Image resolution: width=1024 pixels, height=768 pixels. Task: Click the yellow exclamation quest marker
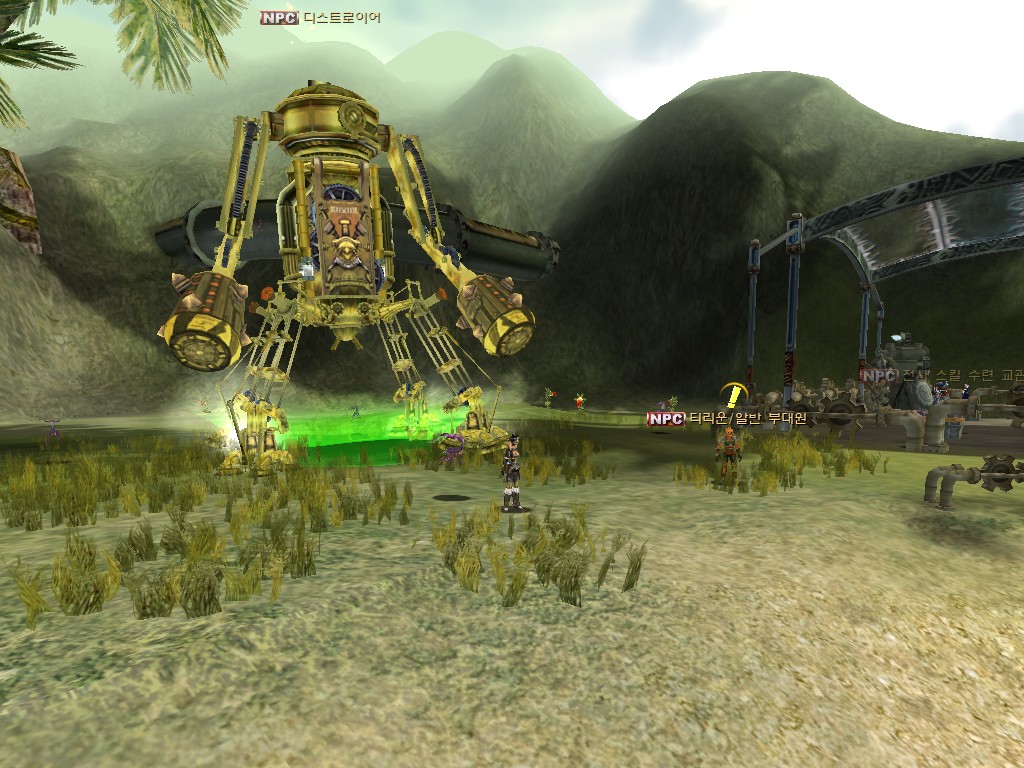pos(735,394)
